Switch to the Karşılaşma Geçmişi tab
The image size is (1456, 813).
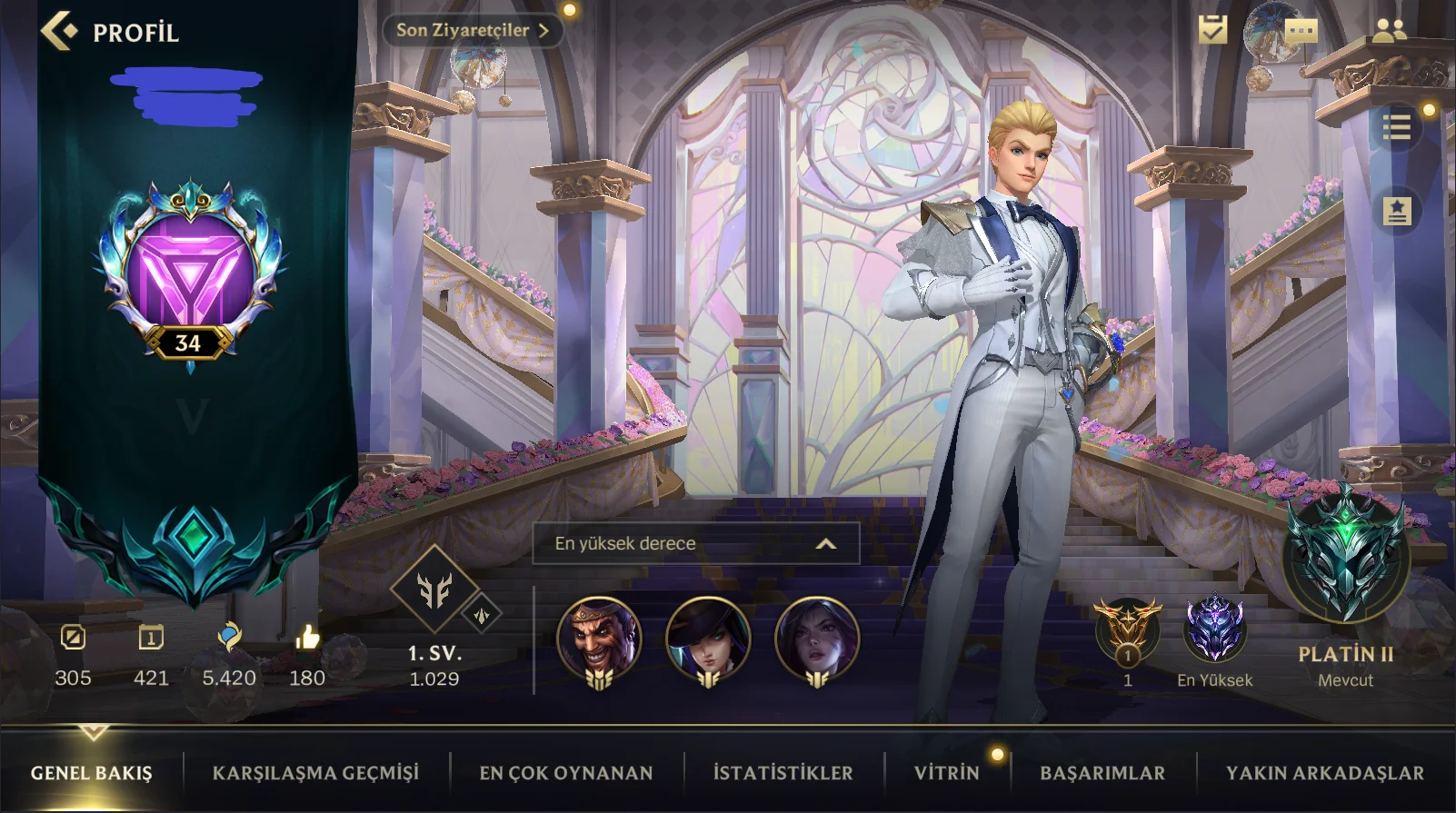(315, 773)
